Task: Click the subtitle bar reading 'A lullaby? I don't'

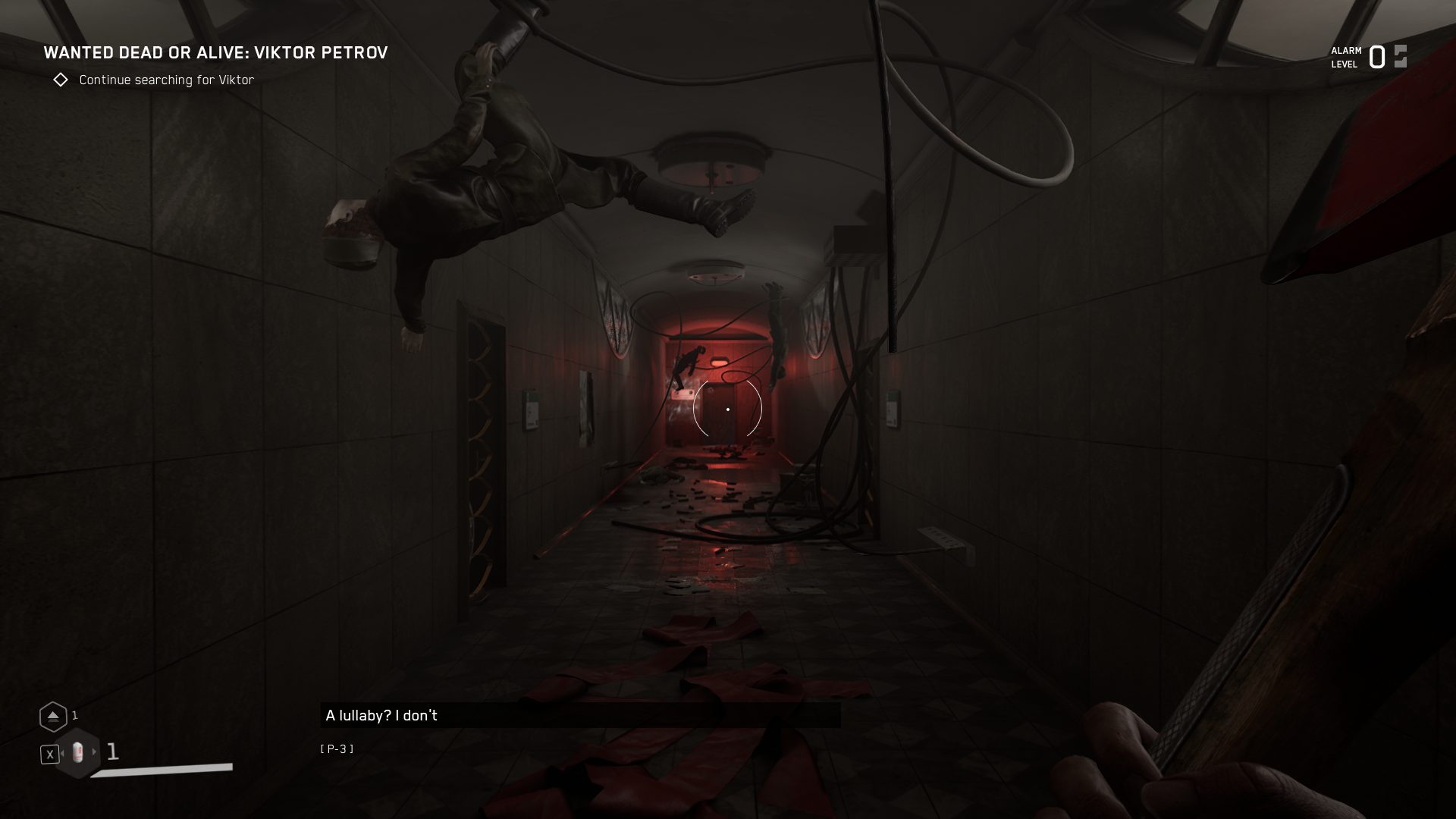Action: [x=580, y=714]
